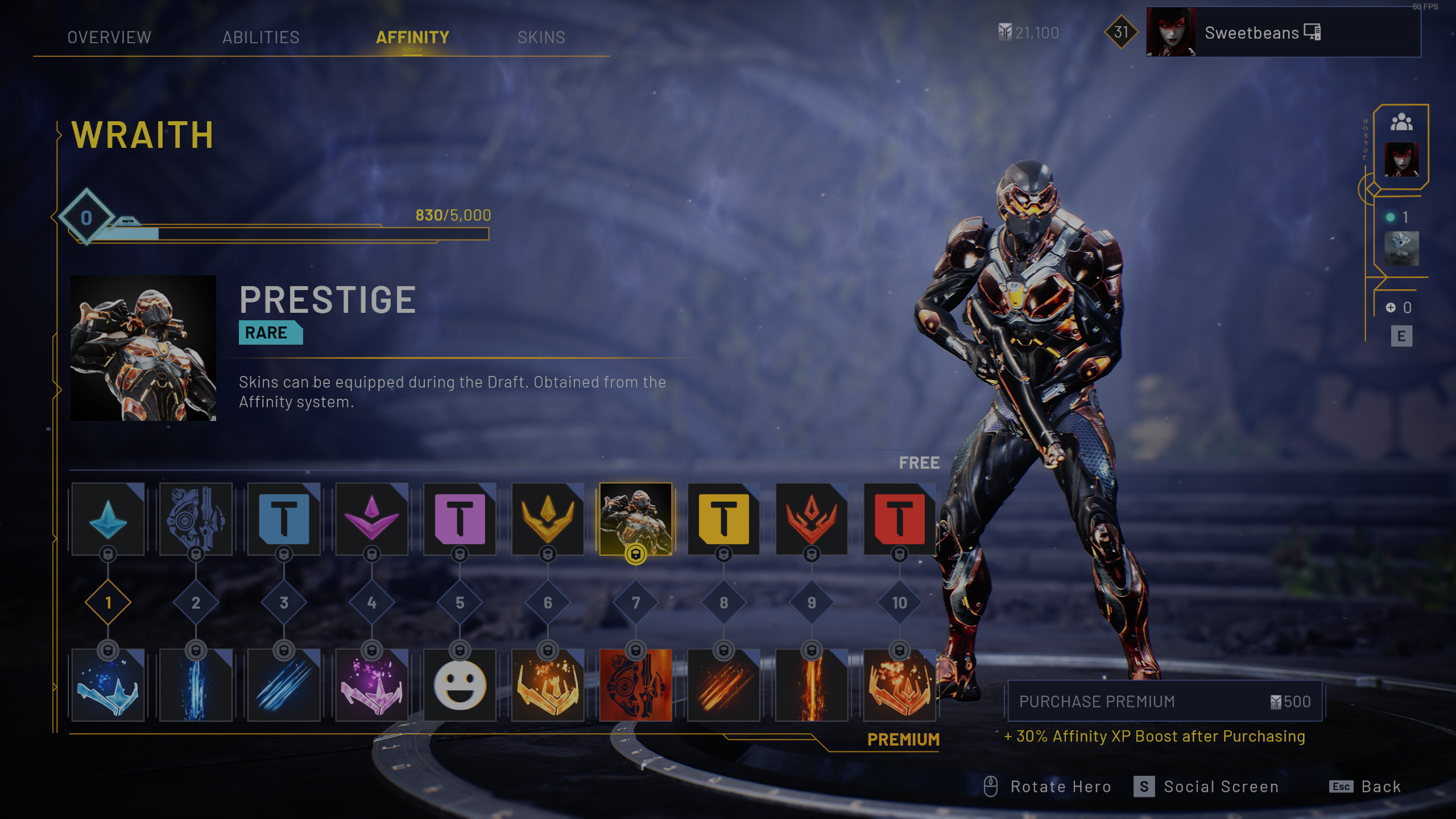The height and width of the screenshot is (819, 1456).
Task: Select the red crown free reward
Action: tap(812, 518)
